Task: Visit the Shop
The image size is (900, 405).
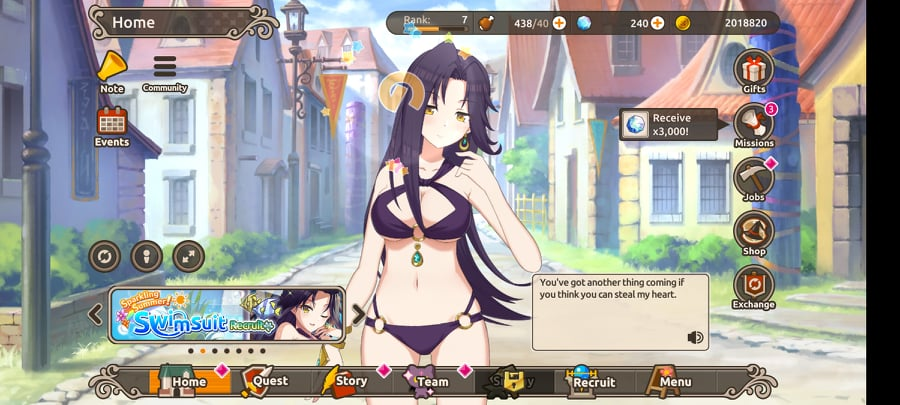Action: [754, 234]
